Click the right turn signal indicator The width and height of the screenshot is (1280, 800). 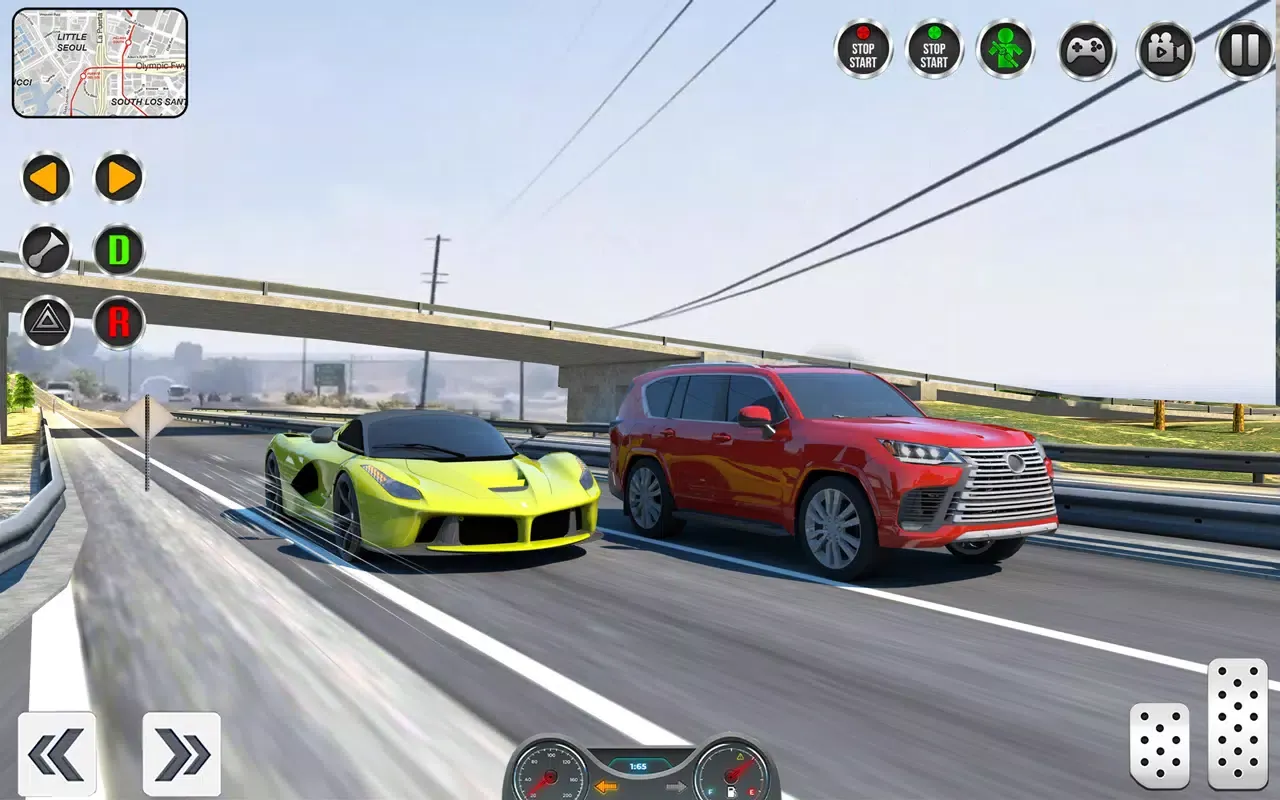(674, 786)
